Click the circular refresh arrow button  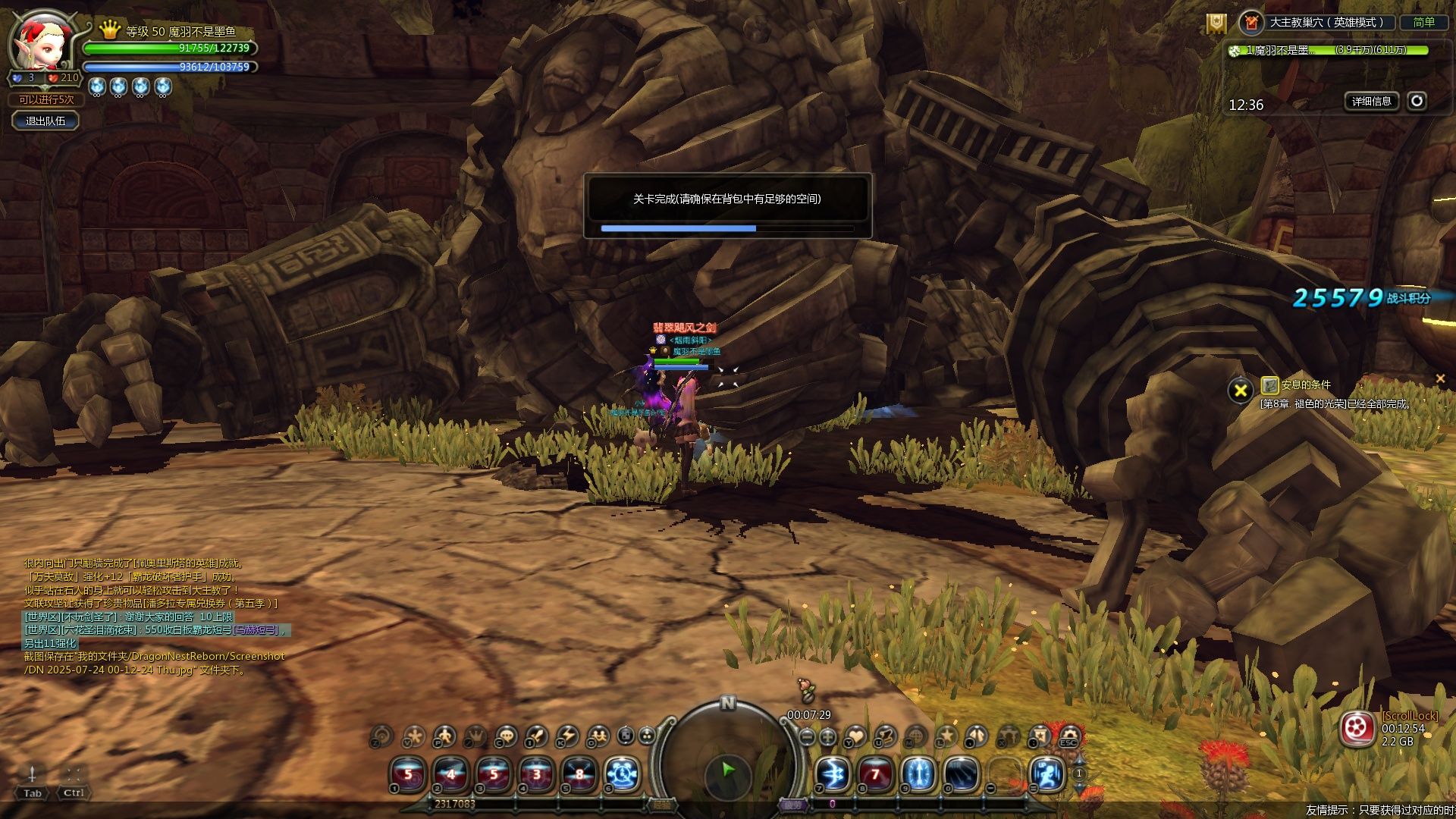1417,101
